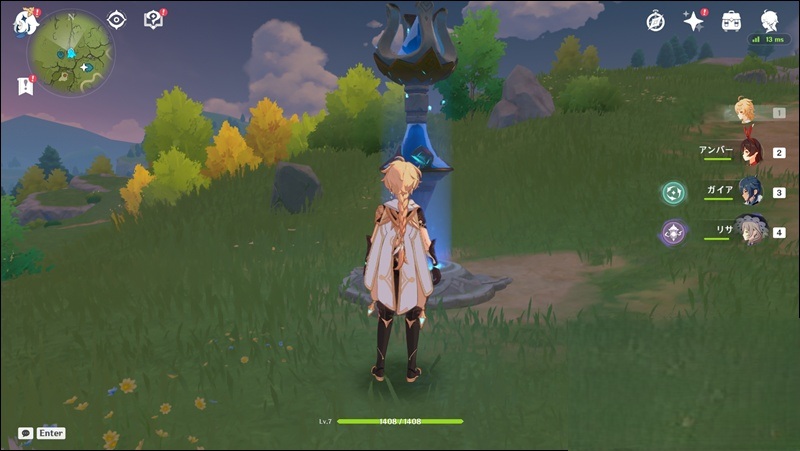Viewport: 800px width, 451px height.
Task: Open the world map from the minimap
Action: (70, 52)
